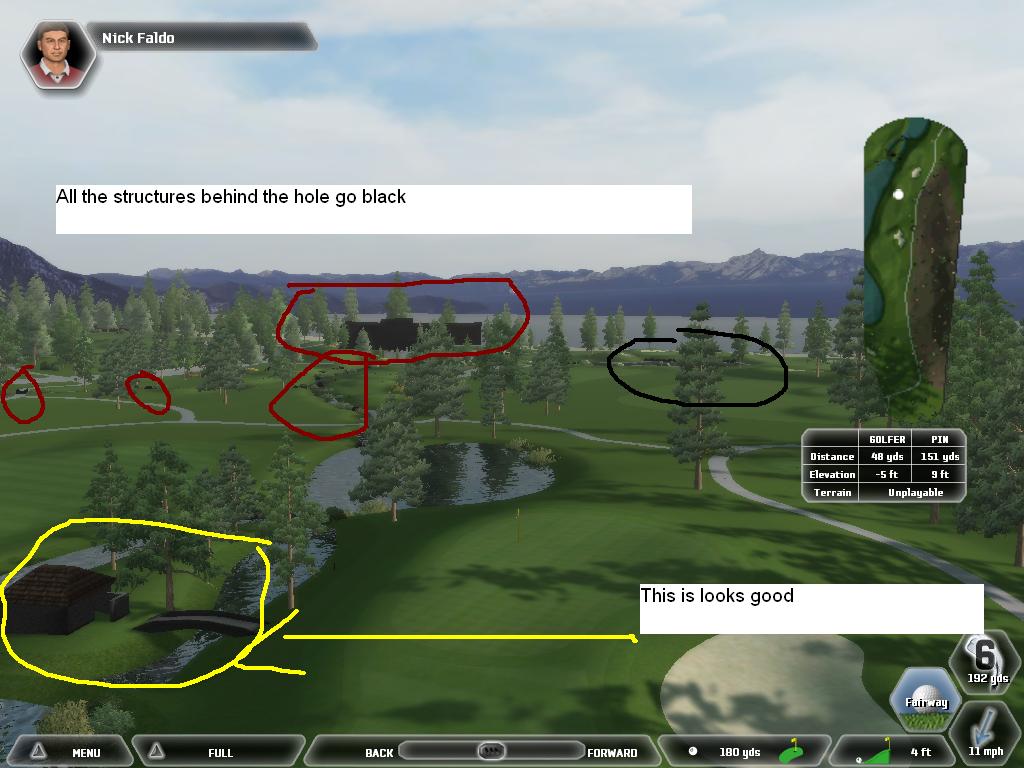This screenshot has height=768, width=1024.
Task: Click the Fairway ball lie icon
Action: point(926,697)
